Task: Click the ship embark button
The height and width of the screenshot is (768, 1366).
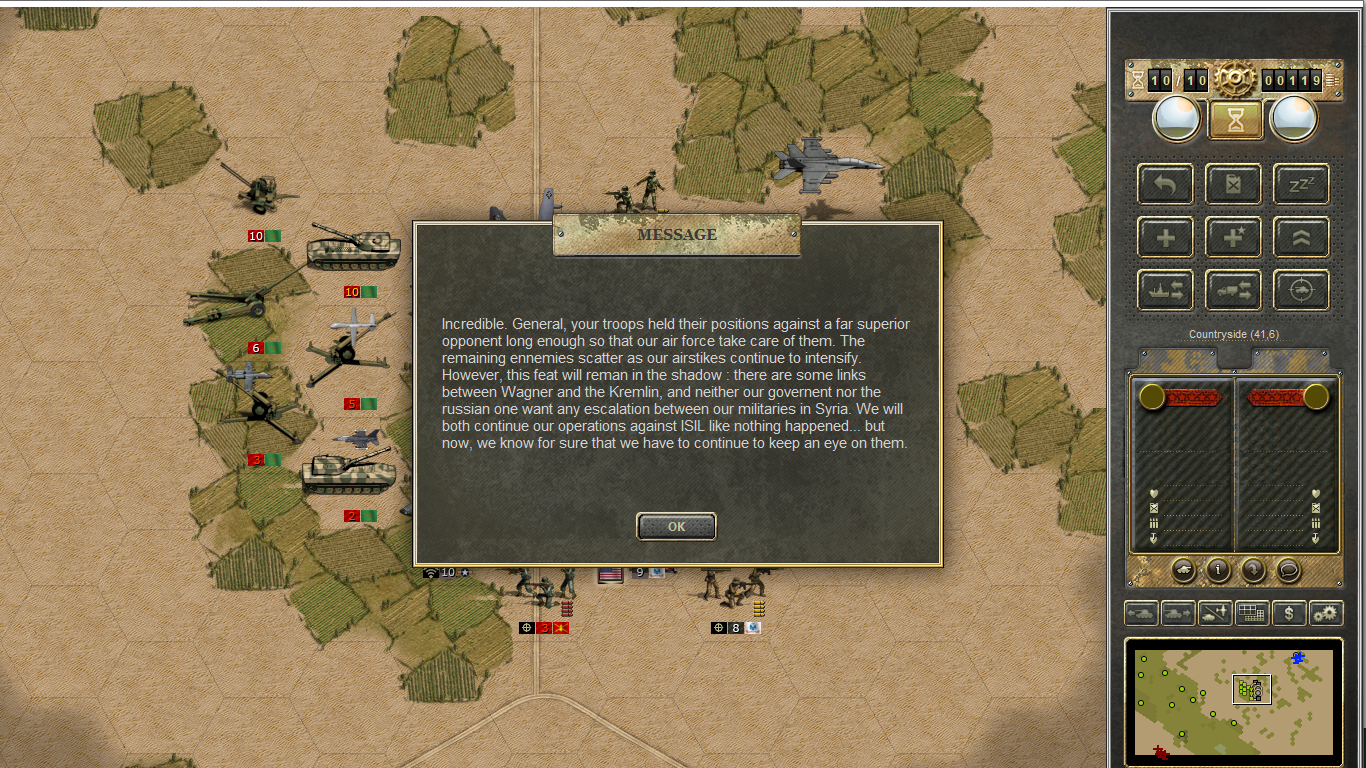Action: coord(1165,291)
